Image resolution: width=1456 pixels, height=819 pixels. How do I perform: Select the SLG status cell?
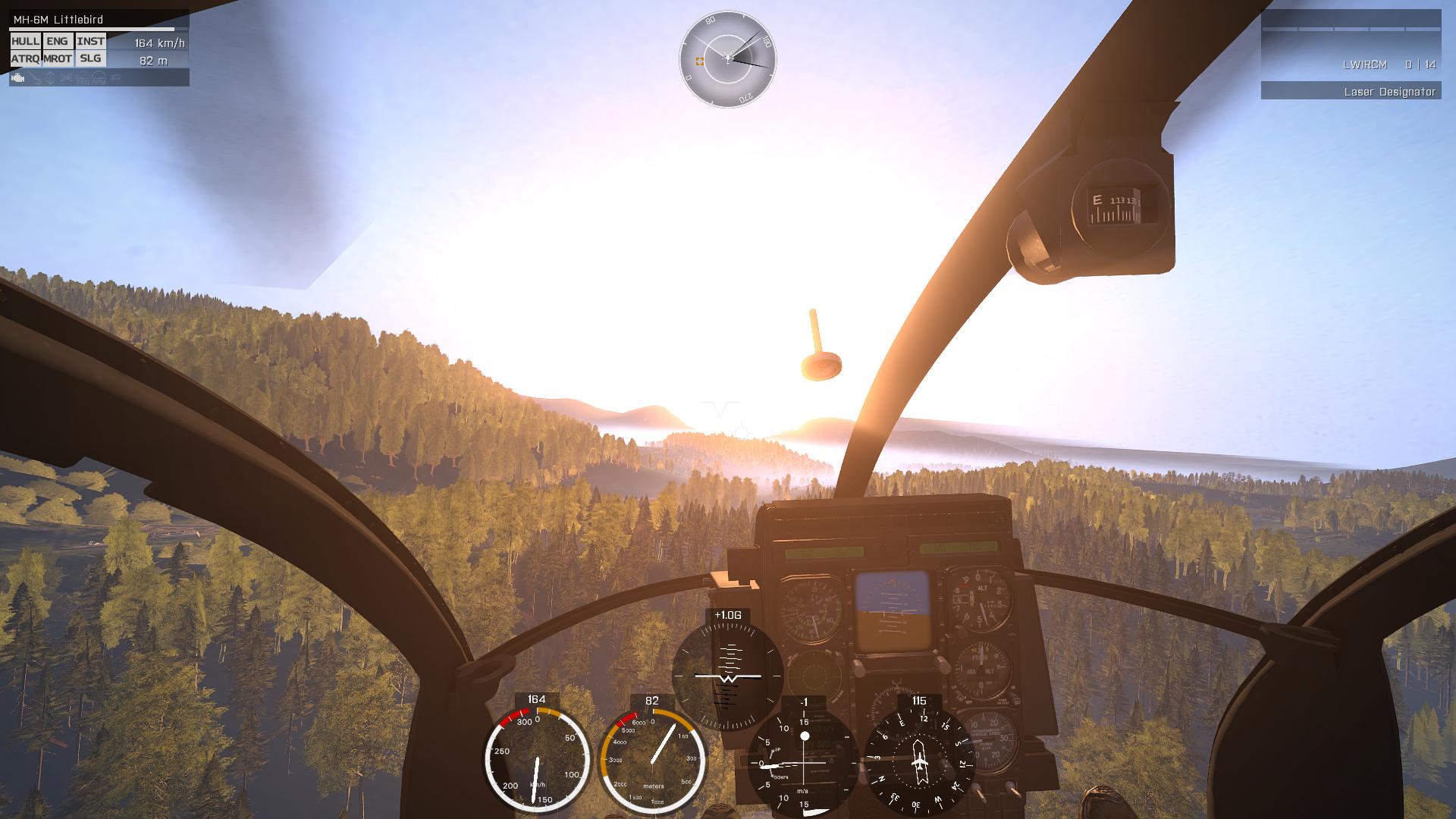pyautogui.click(x=90, y=58)
